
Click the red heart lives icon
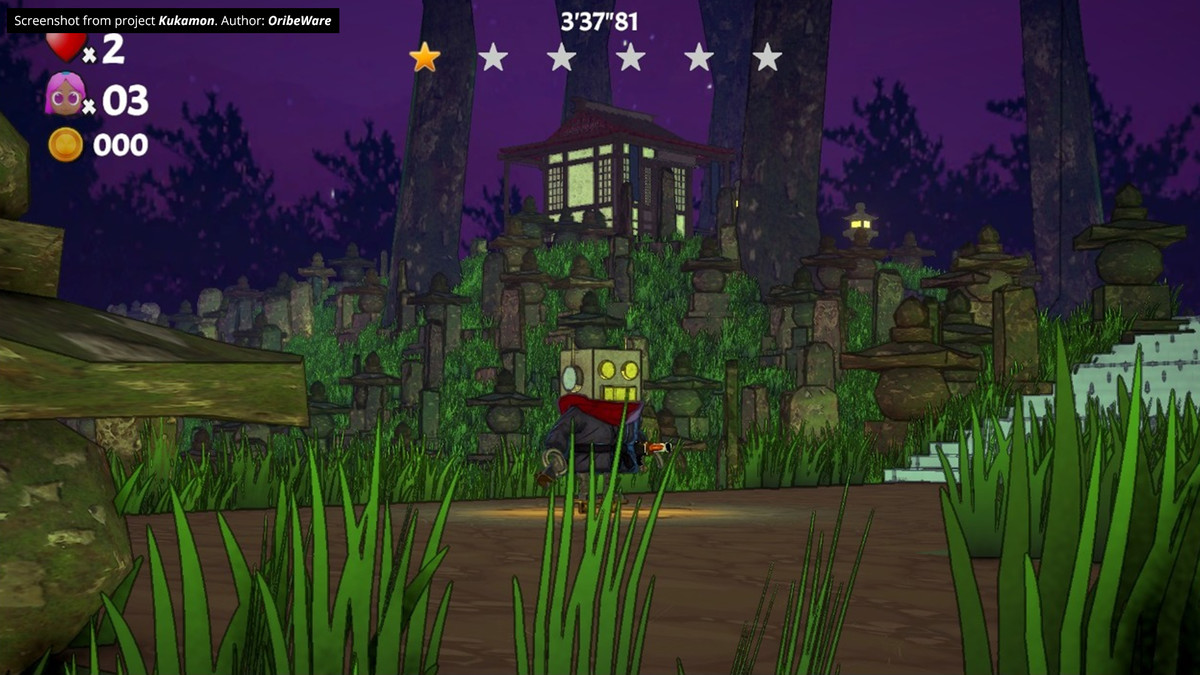tap(65, 46)
